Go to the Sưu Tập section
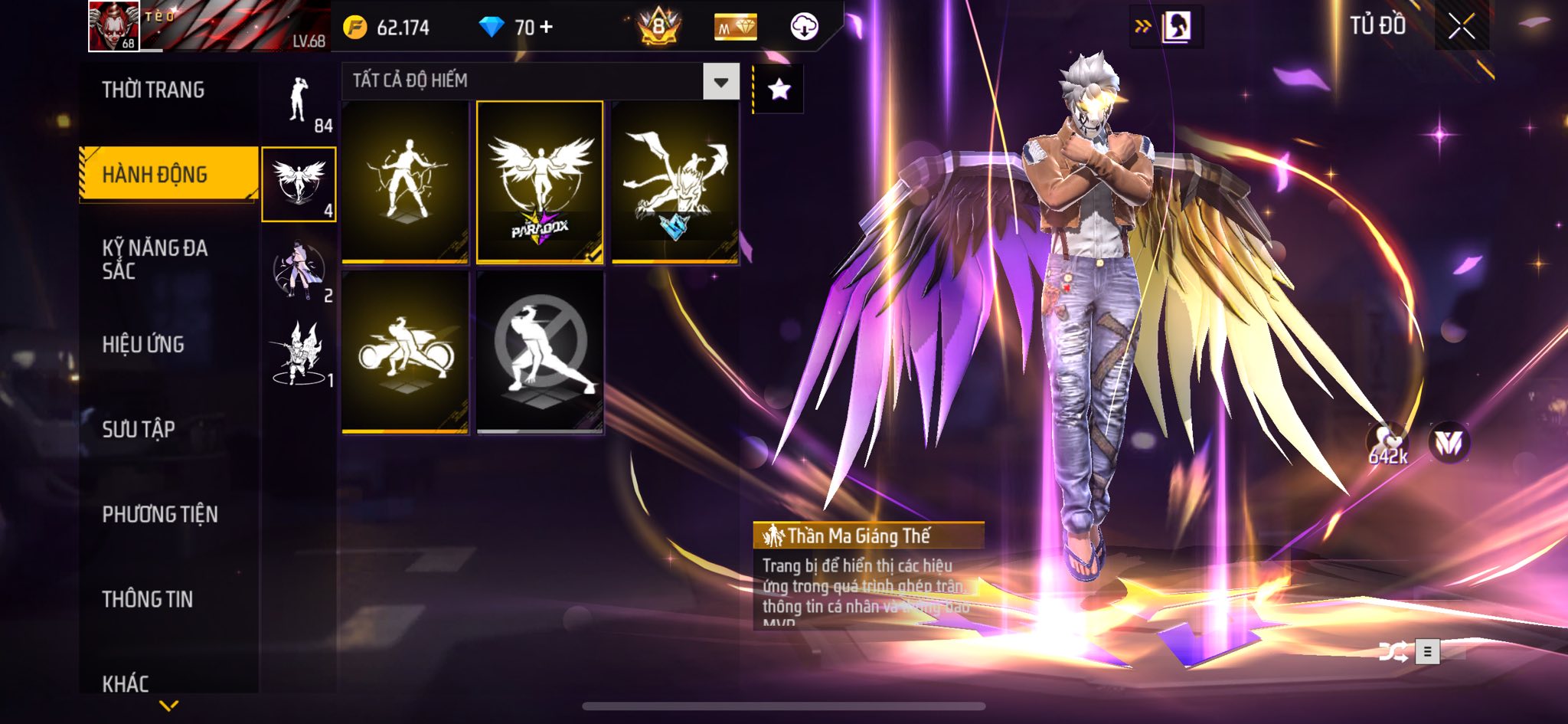 click(139, 429)
